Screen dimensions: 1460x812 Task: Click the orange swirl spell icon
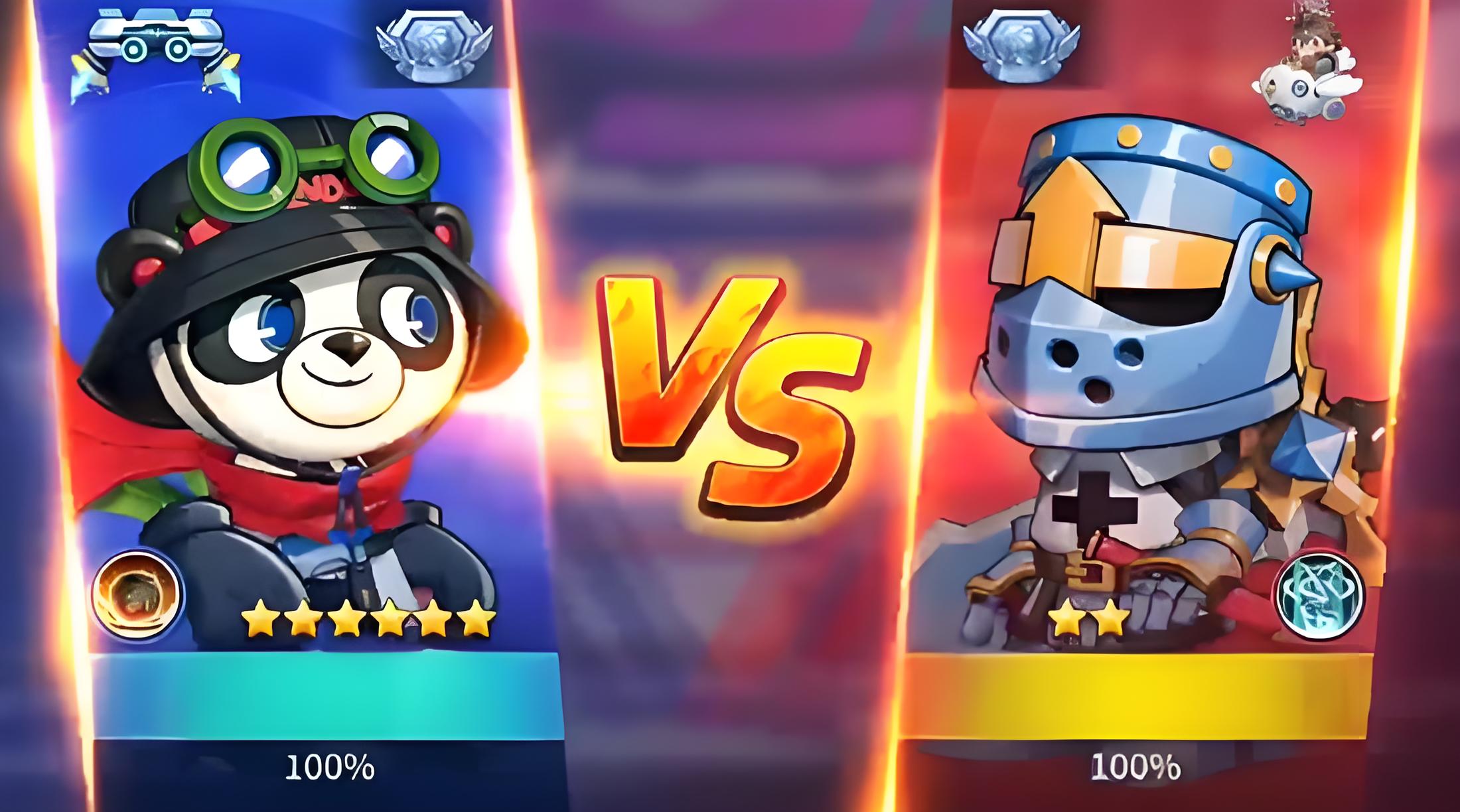click(137, 592)
